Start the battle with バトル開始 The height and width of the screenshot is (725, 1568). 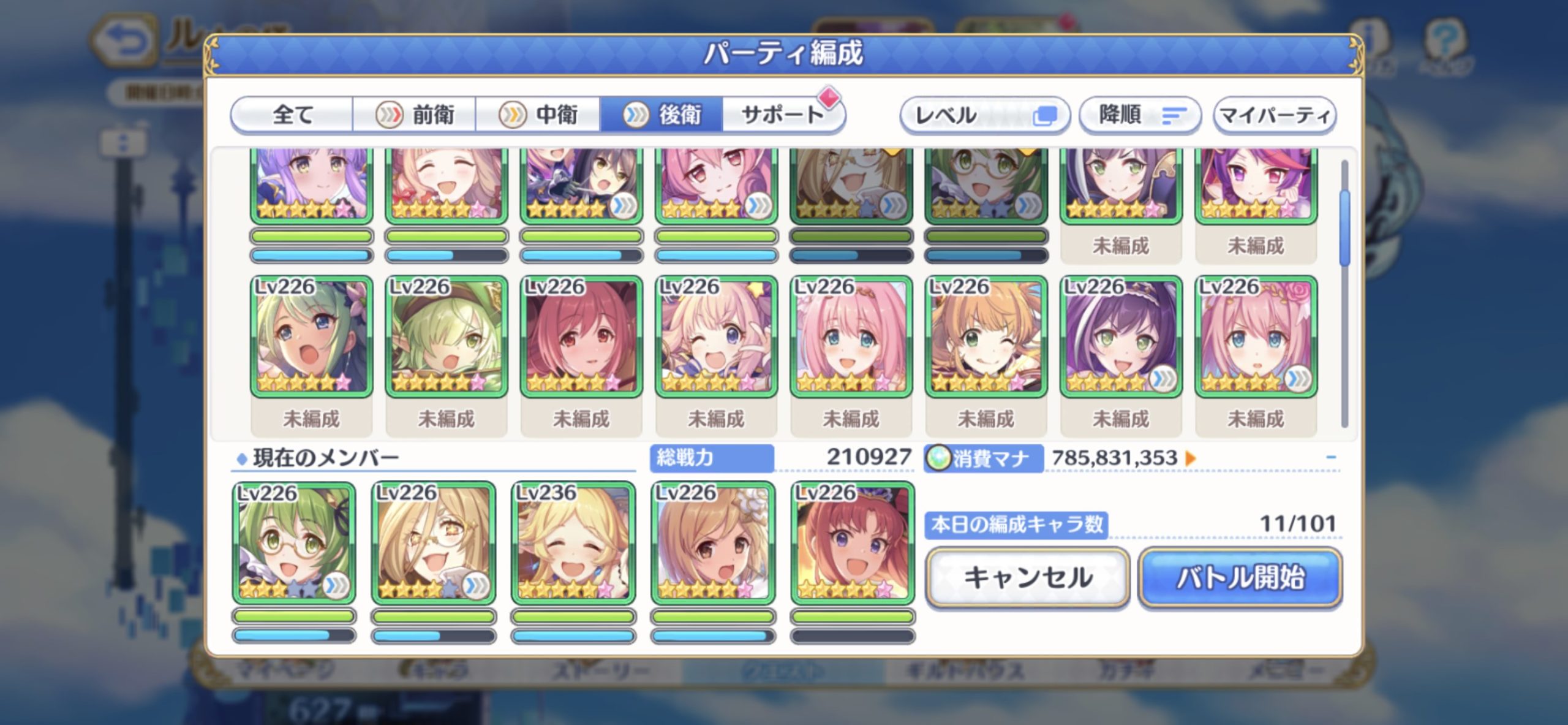[1240, 577]
